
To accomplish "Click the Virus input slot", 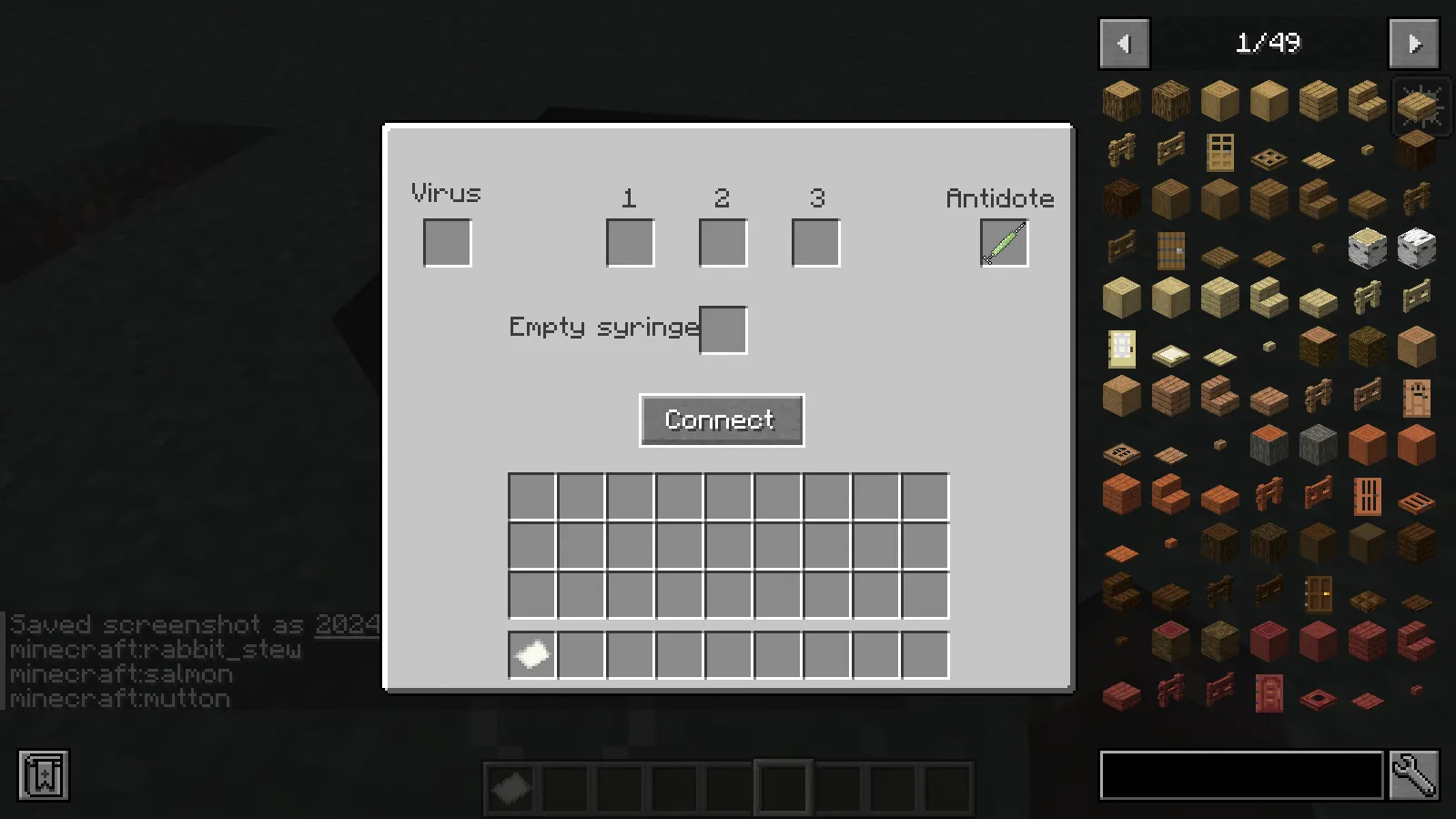I will [x=446, y=241].
